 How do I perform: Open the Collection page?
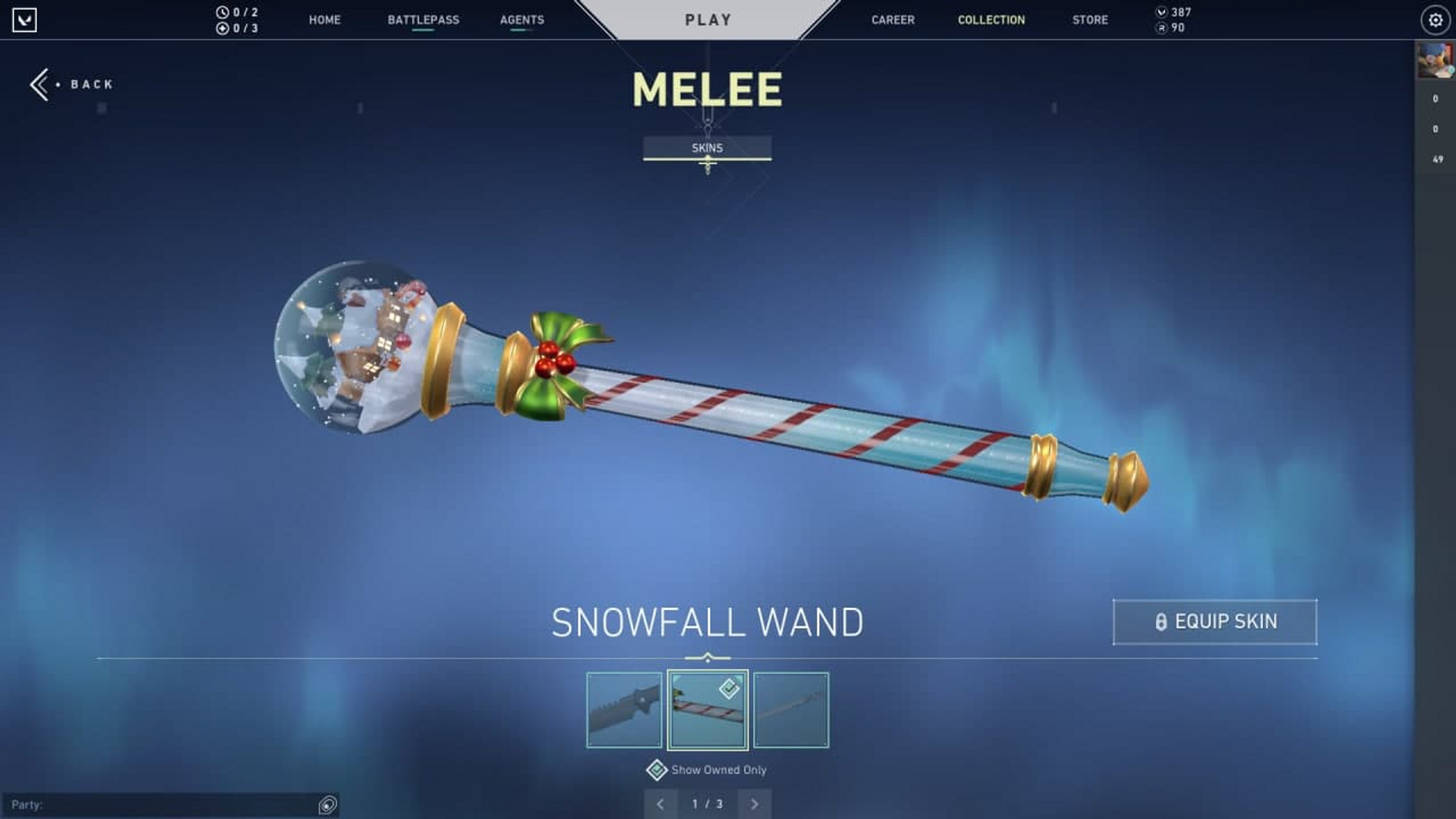point(991,20)
